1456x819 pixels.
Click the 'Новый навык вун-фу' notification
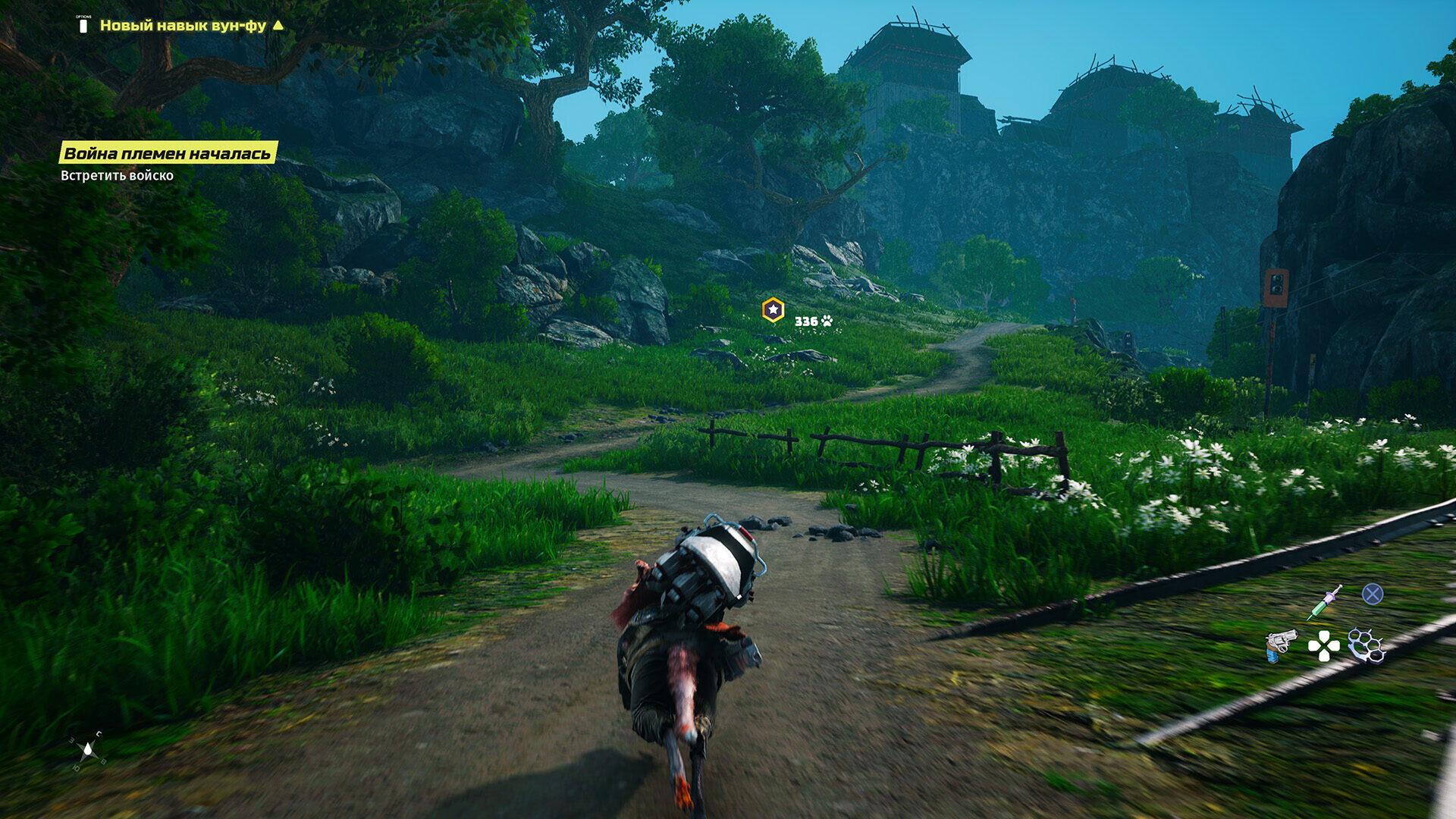(183, 25)
